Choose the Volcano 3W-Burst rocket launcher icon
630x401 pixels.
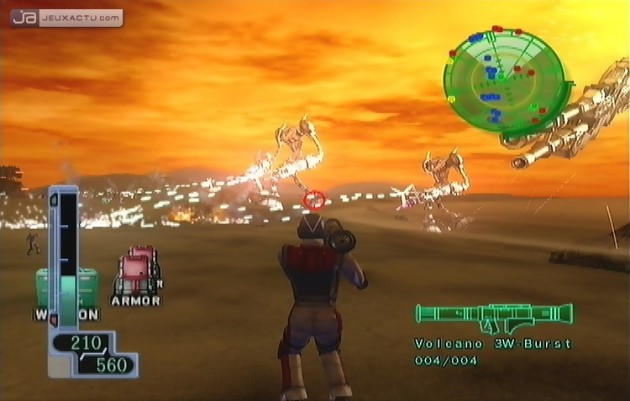coord(493,318)
